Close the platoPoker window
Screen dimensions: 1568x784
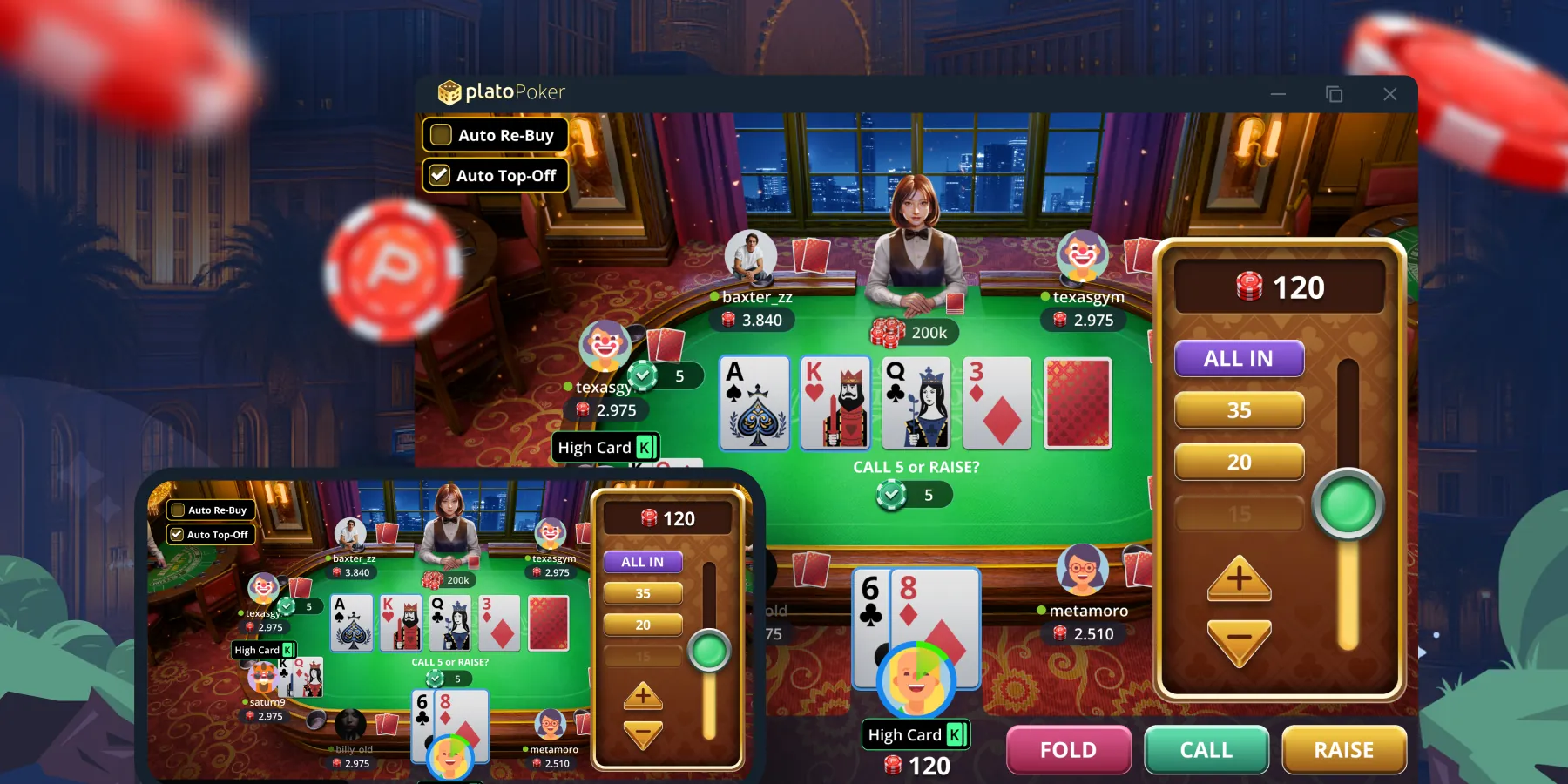click(1389, 94)
